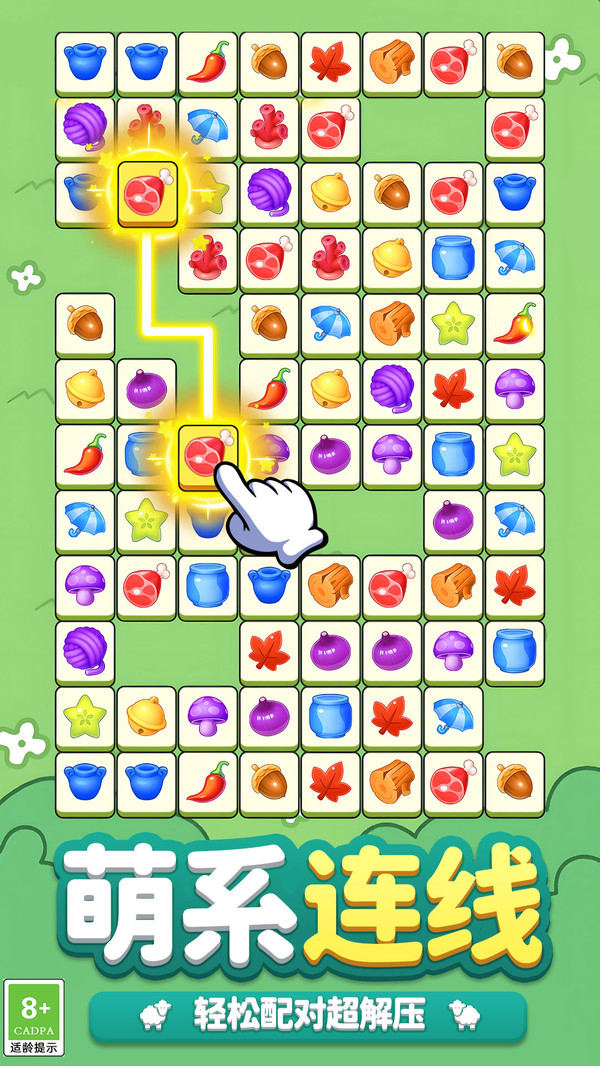Choose the star tile between log and chili
The height and width of the screenshot is (1066, 600).
tap(453, 323)
